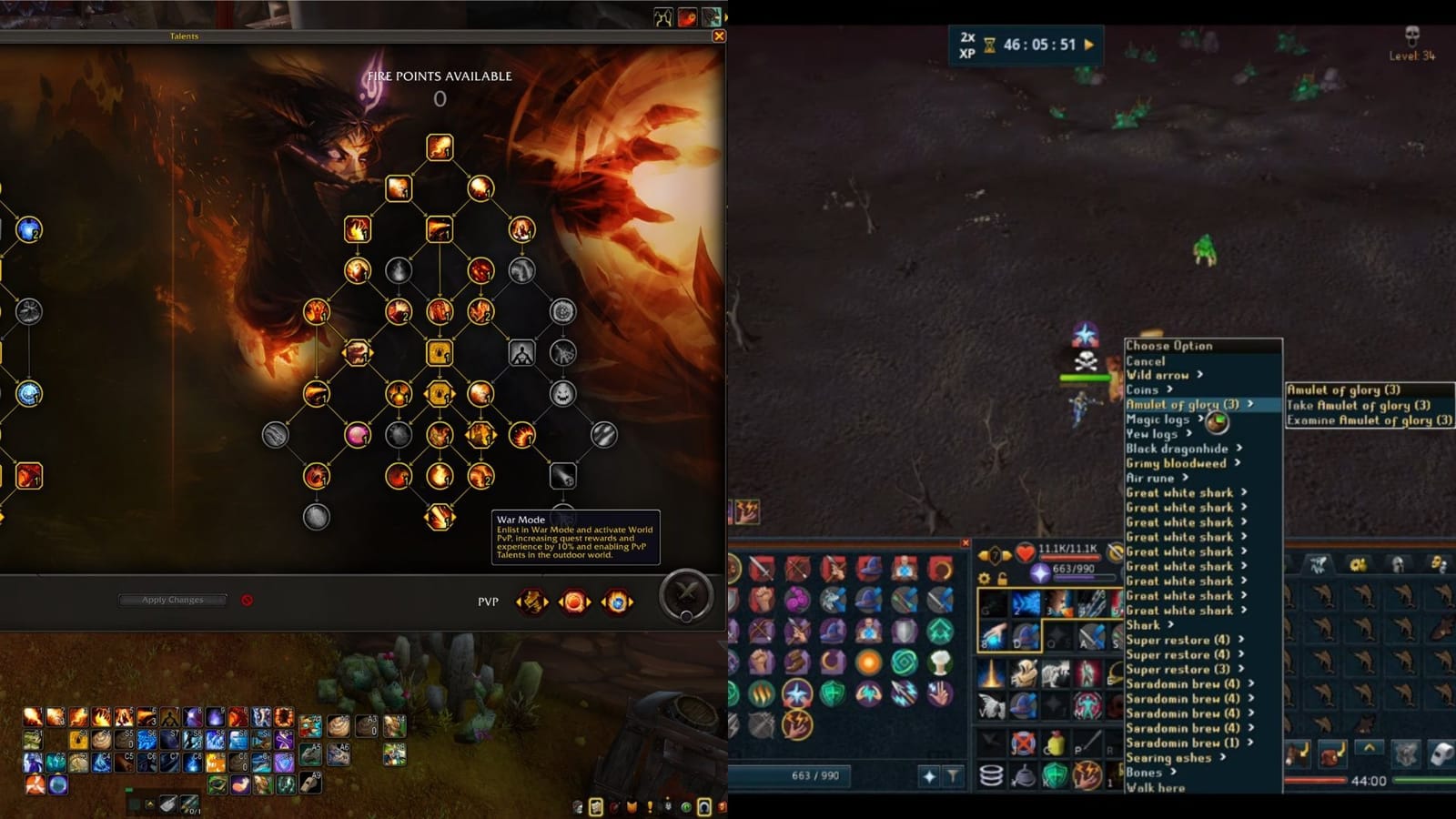Viewport: 1456px width, 819px height.
Task: Toggle the interface lock padlock icon
Action: coord(1004,579)
